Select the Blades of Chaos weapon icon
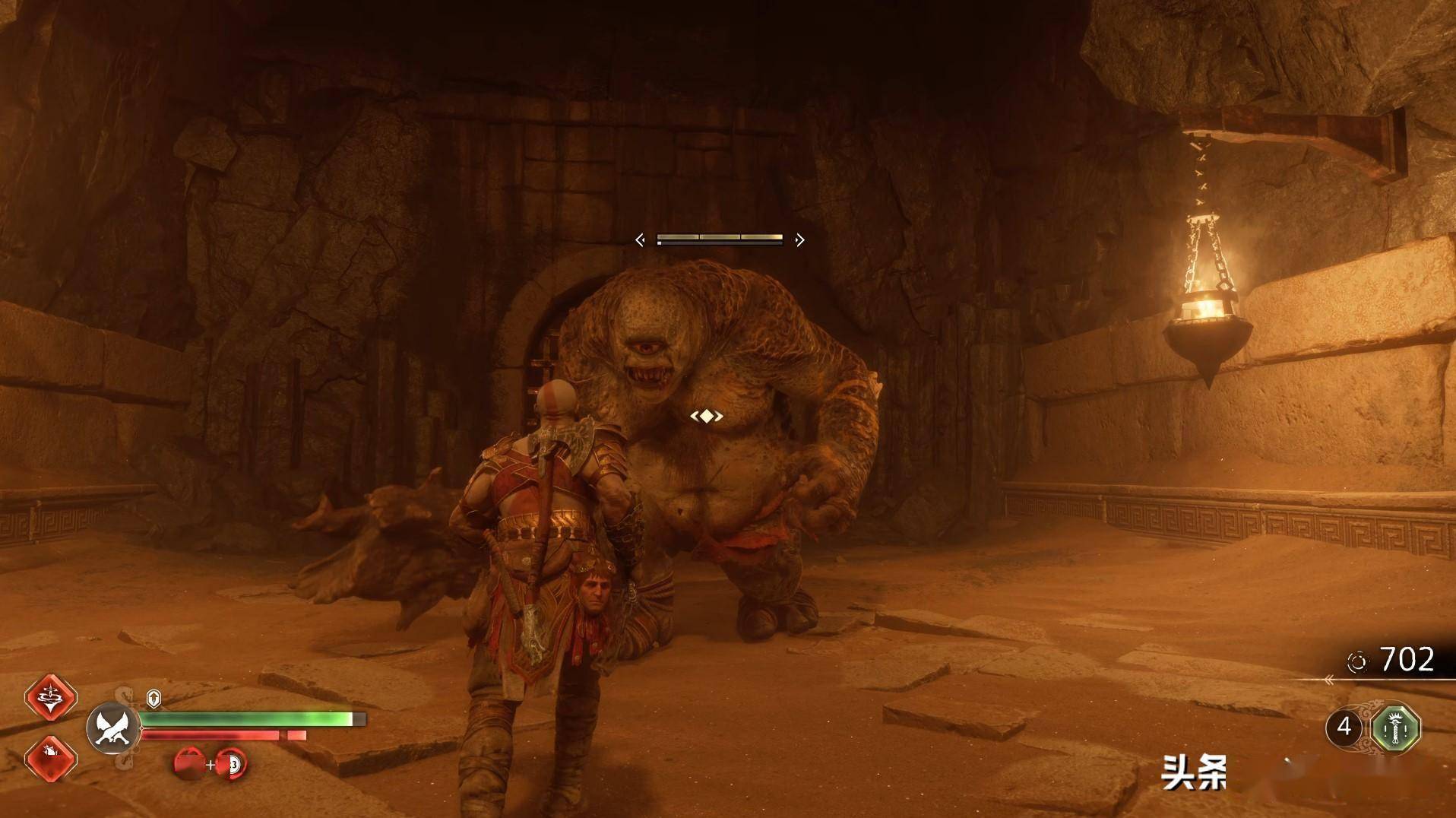 click(x=113, y=728)
